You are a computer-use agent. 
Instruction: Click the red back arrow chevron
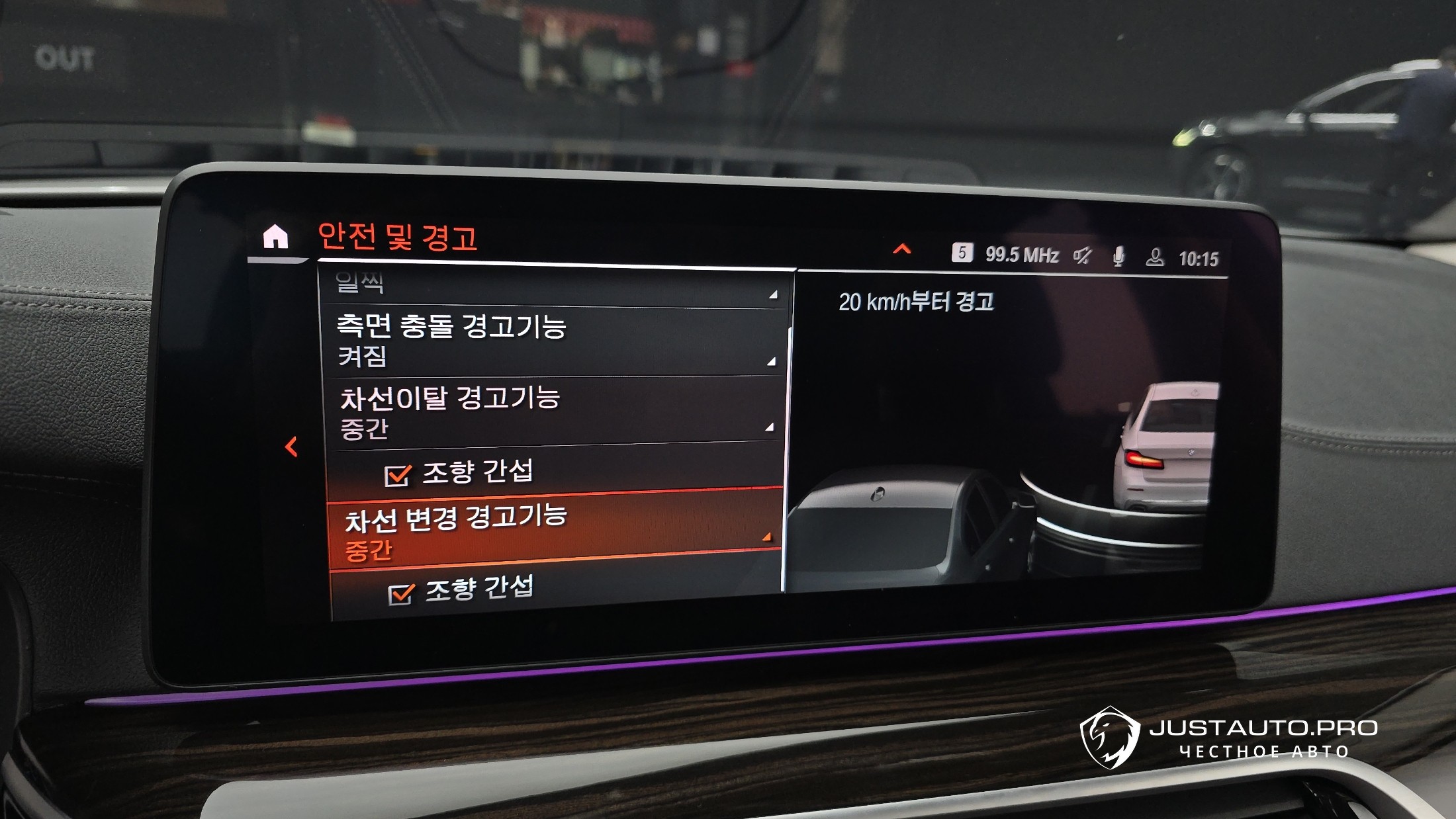pos(291,447)
